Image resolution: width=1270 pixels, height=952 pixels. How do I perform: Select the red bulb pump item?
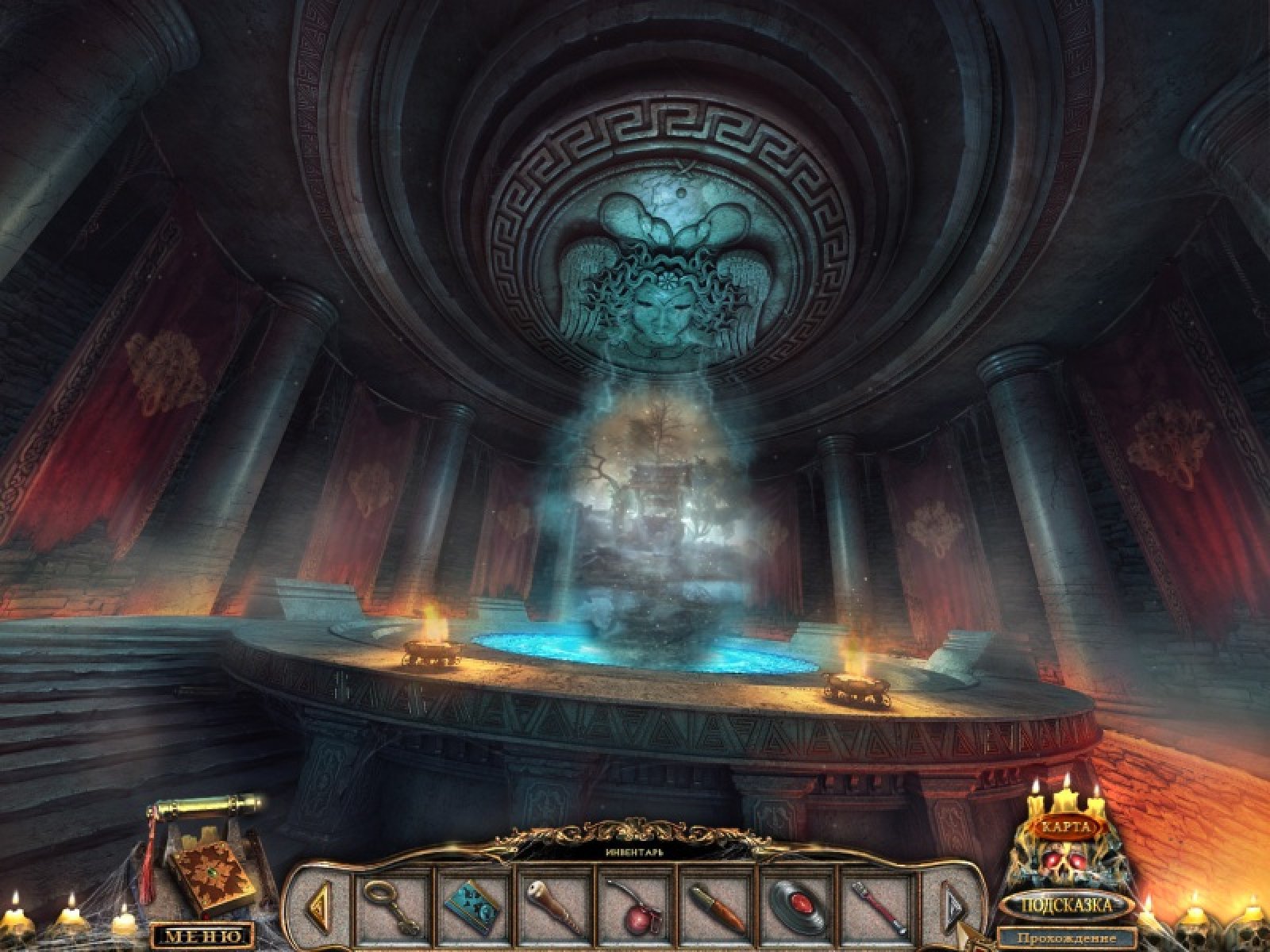pos(633,905)
